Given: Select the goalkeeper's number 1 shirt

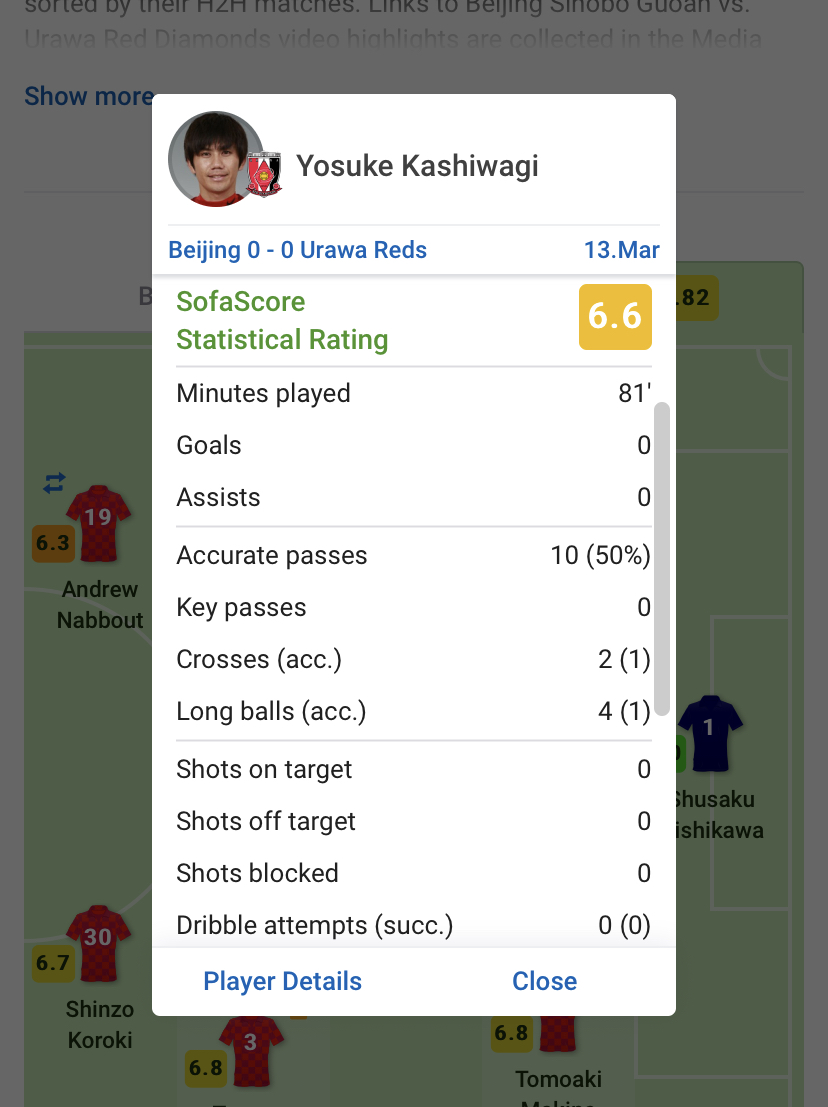Looking at the screenshot, I should [709, 733].
